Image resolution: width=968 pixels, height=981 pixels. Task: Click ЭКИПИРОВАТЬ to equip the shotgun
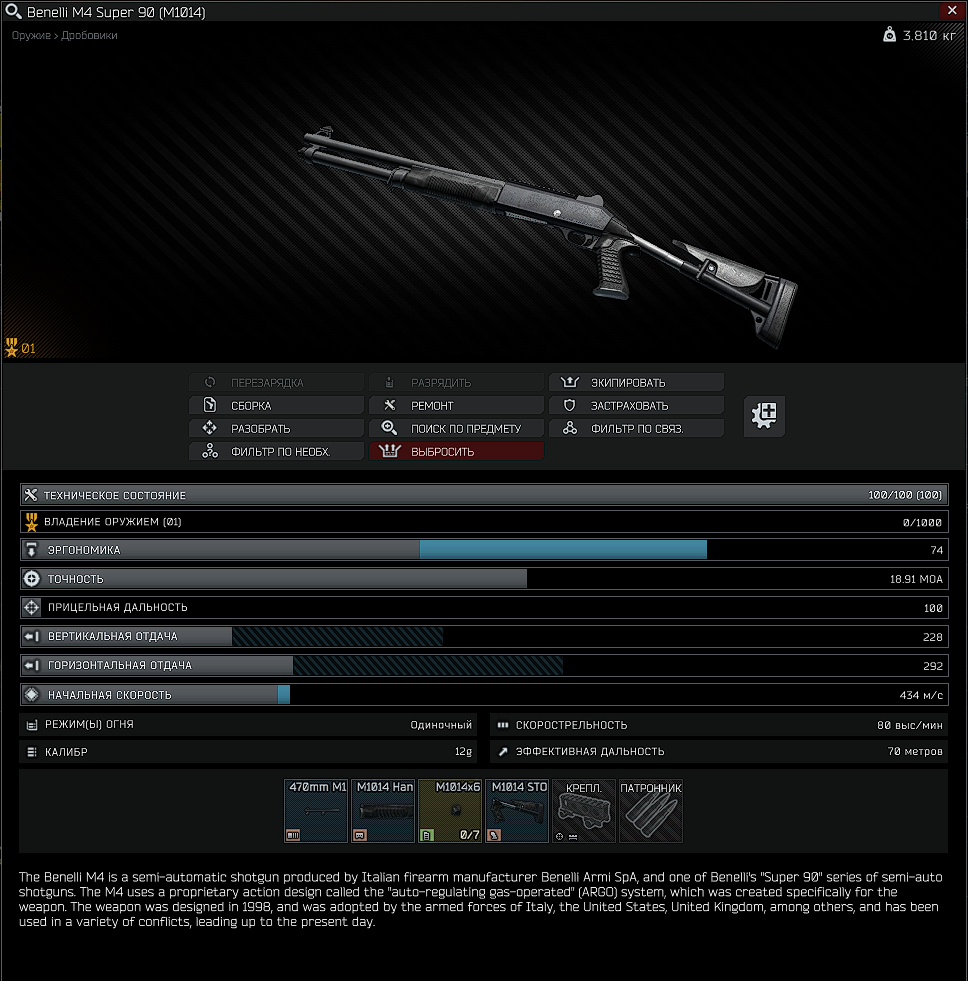tap(636, 383)
